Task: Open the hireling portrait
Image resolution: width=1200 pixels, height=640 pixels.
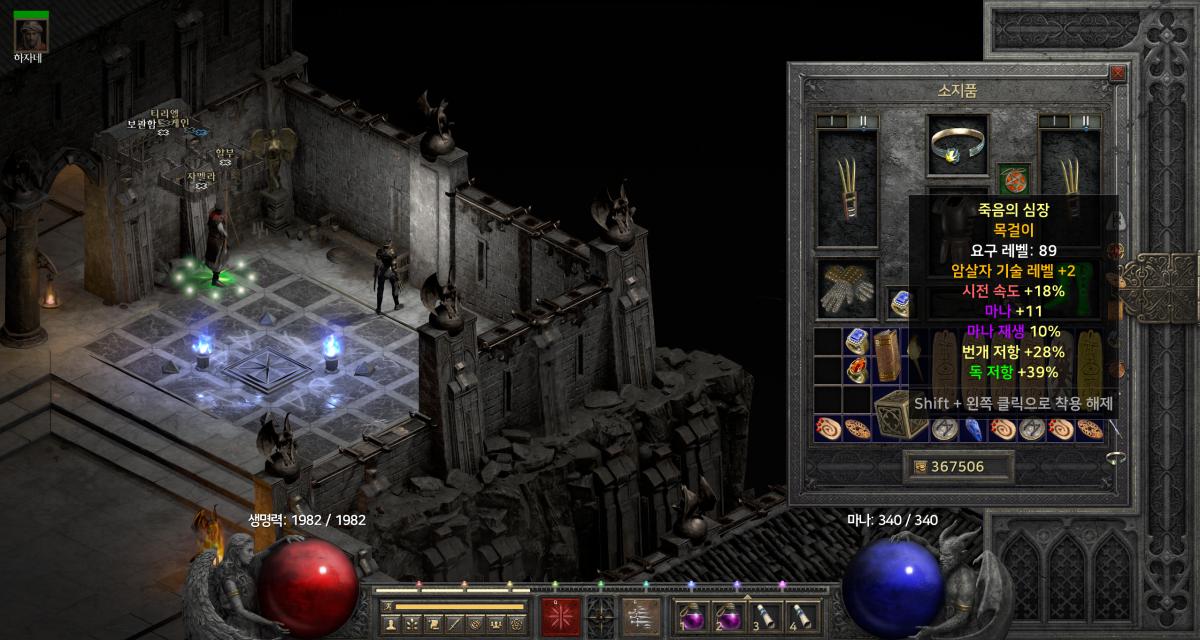Action: tap(31, 34)
